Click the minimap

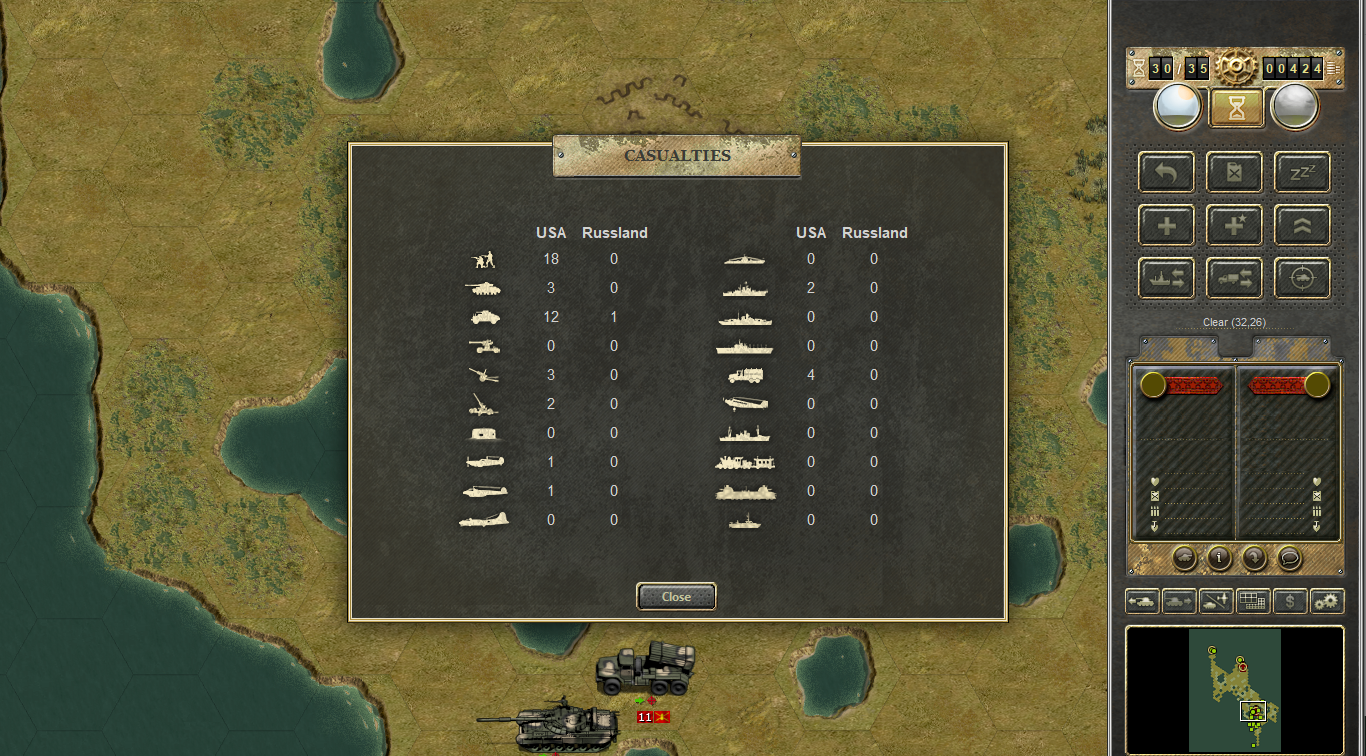(x=1234, y=689)
